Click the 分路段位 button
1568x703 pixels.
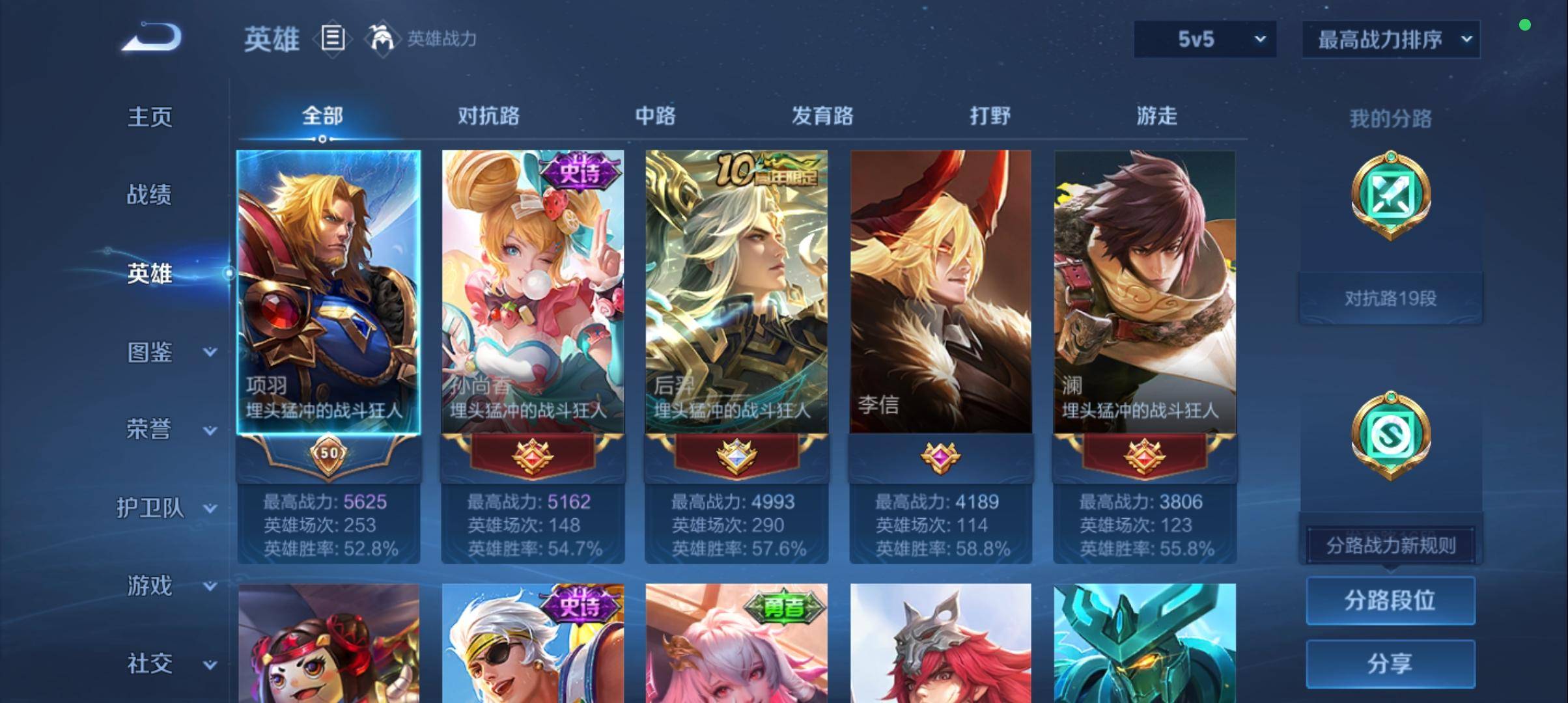click(1390, 601)
